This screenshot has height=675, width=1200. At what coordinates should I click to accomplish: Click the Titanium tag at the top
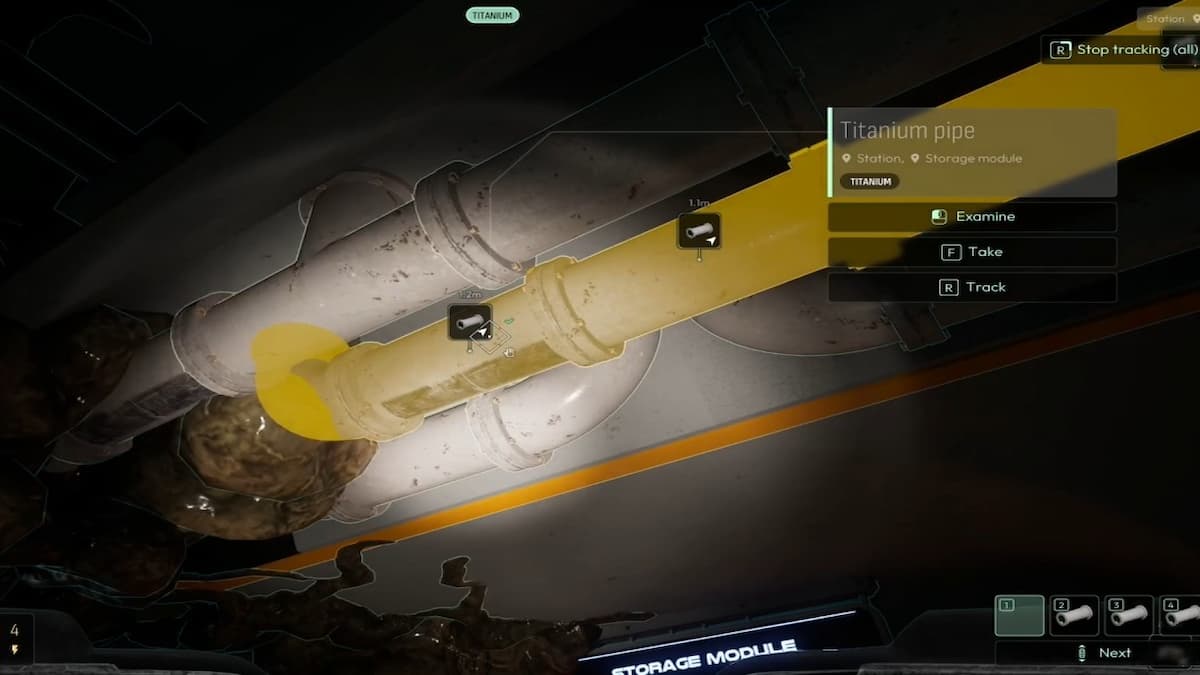[x=492, y=15]
